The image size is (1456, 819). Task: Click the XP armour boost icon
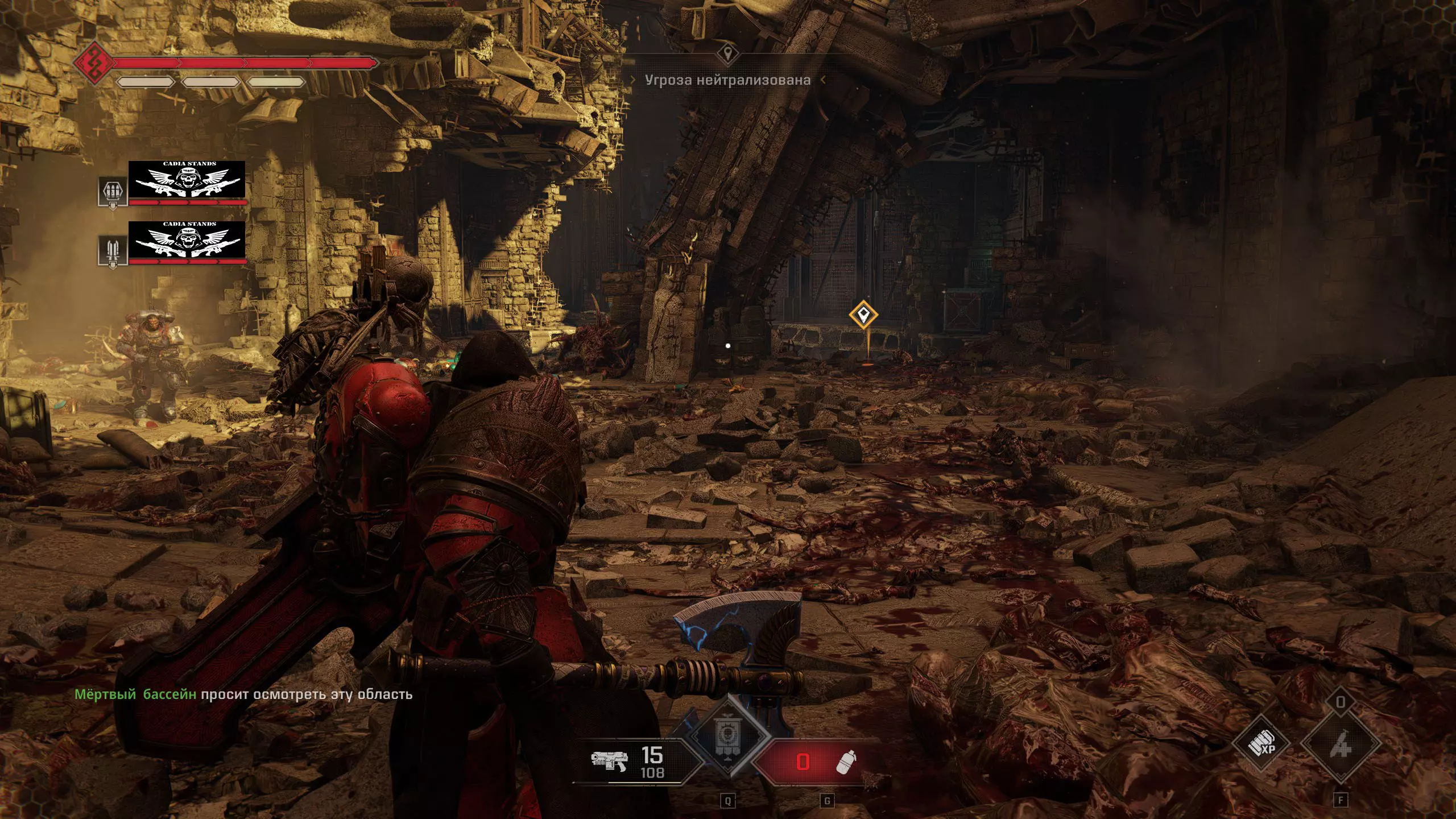pyautogui.click(x=1261, y=743)
